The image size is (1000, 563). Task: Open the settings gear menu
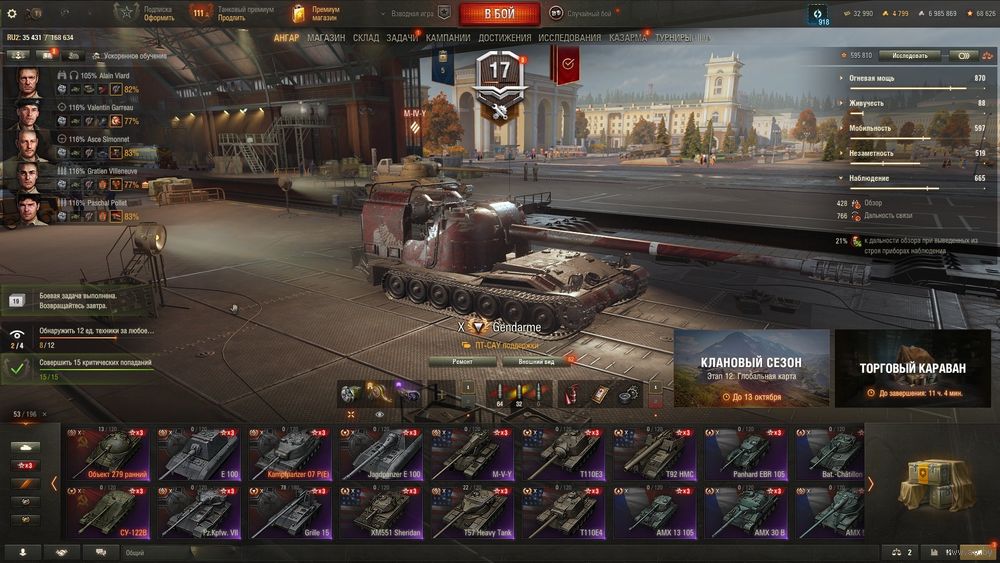[x=12, y=14]
